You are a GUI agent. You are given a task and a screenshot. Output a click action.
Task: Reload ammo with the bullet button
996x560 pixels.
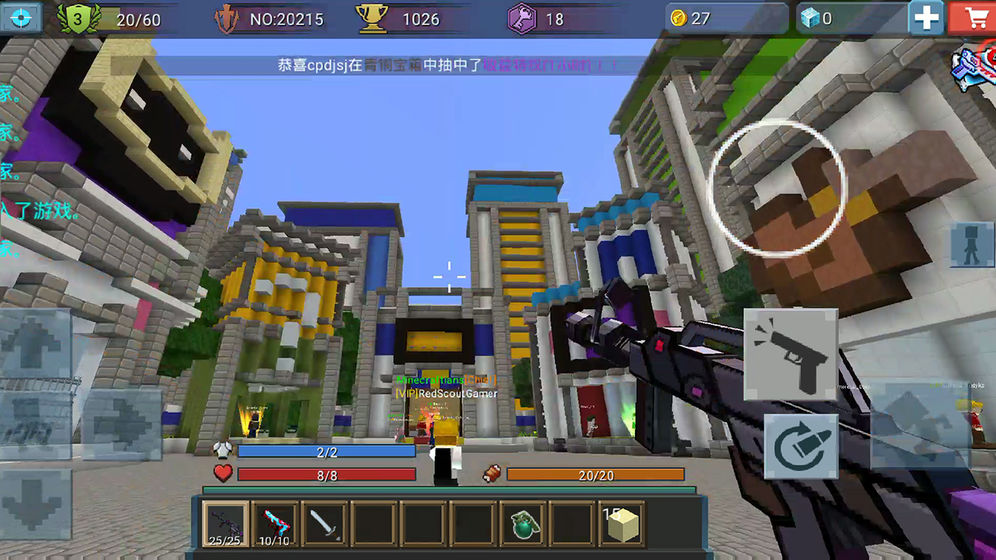coord(801,447)
